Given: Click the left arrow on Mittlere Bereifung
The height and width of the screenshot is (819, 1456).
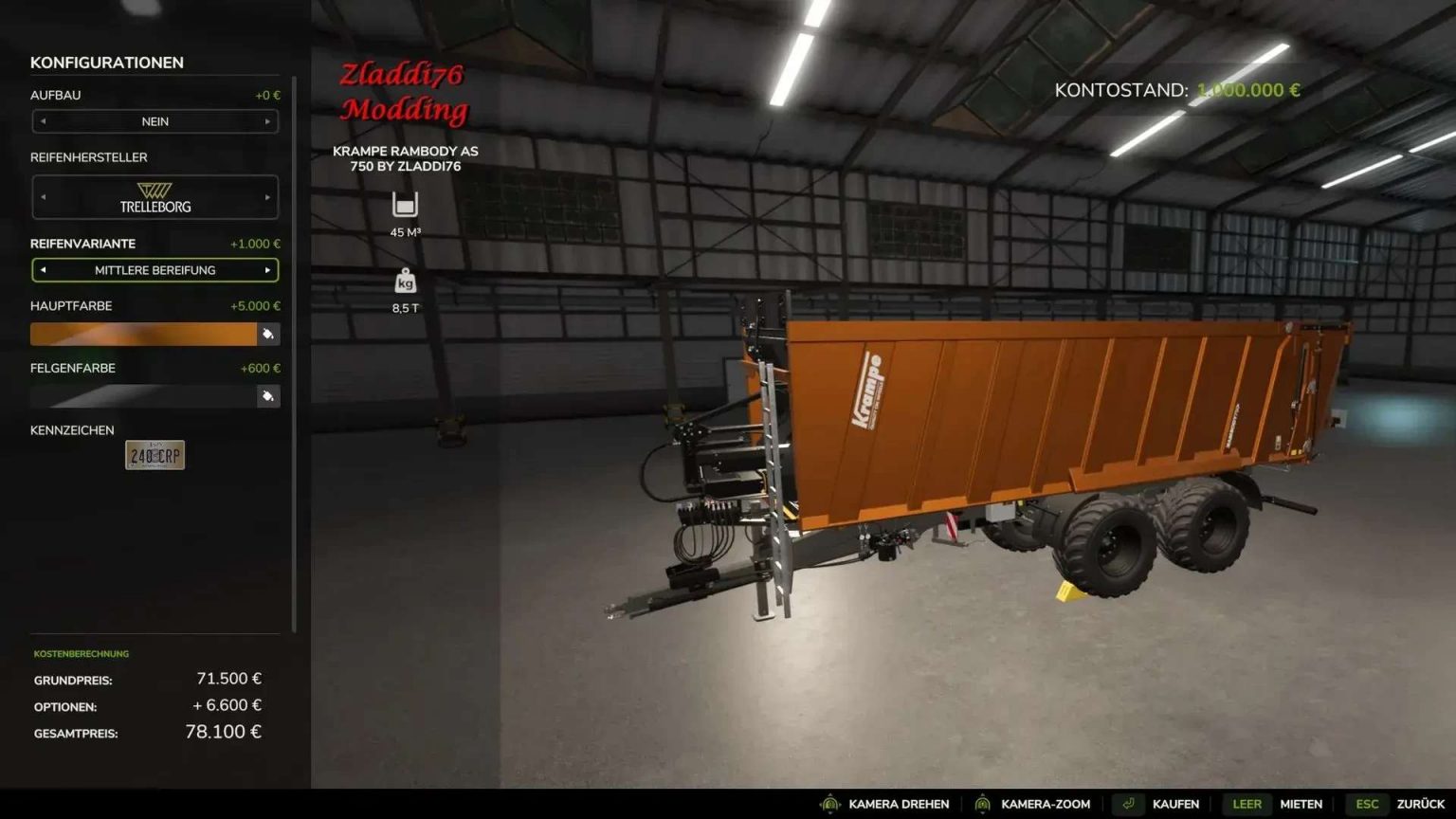Looking at the screenshot, I should tap(42, 270).
